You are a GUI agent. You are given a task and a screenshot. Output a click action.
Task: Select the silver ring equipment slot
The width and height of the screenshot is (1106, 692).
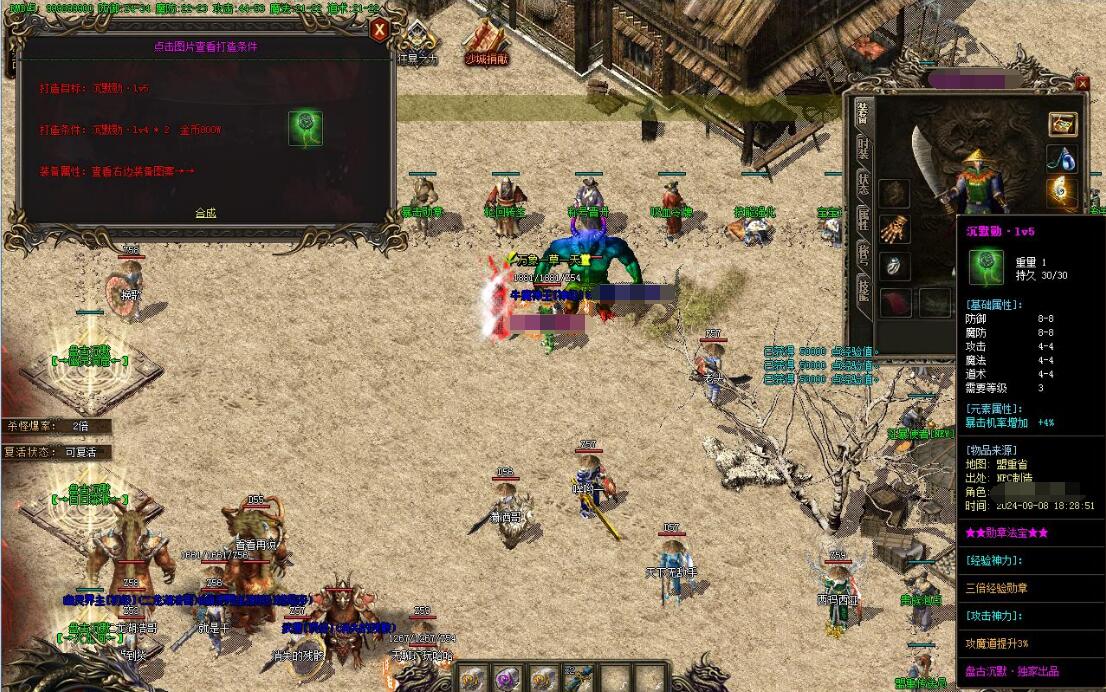coord(895,266)
